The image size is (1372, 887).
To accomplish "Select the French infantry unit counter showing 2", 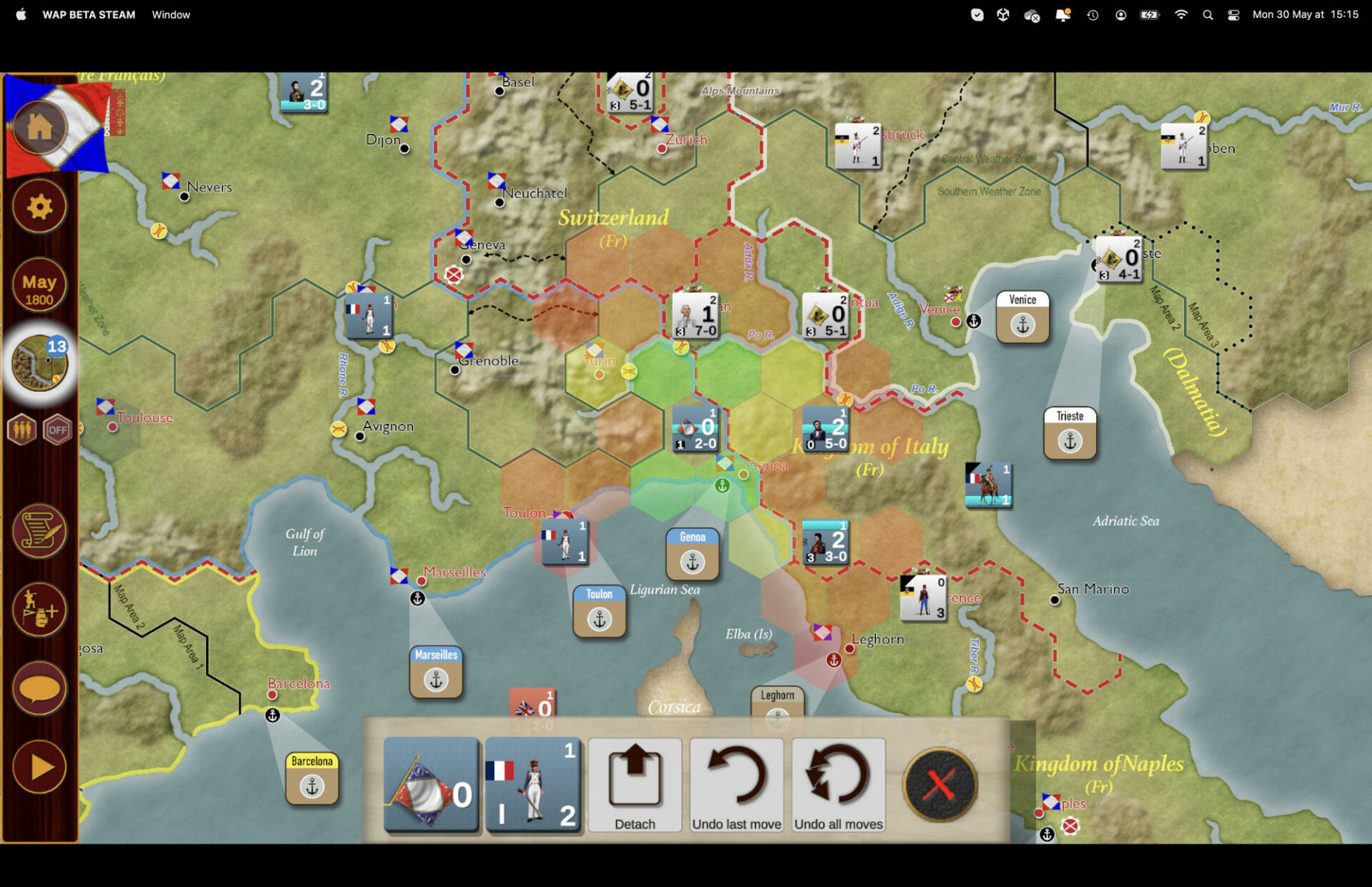I will (534, 785).
